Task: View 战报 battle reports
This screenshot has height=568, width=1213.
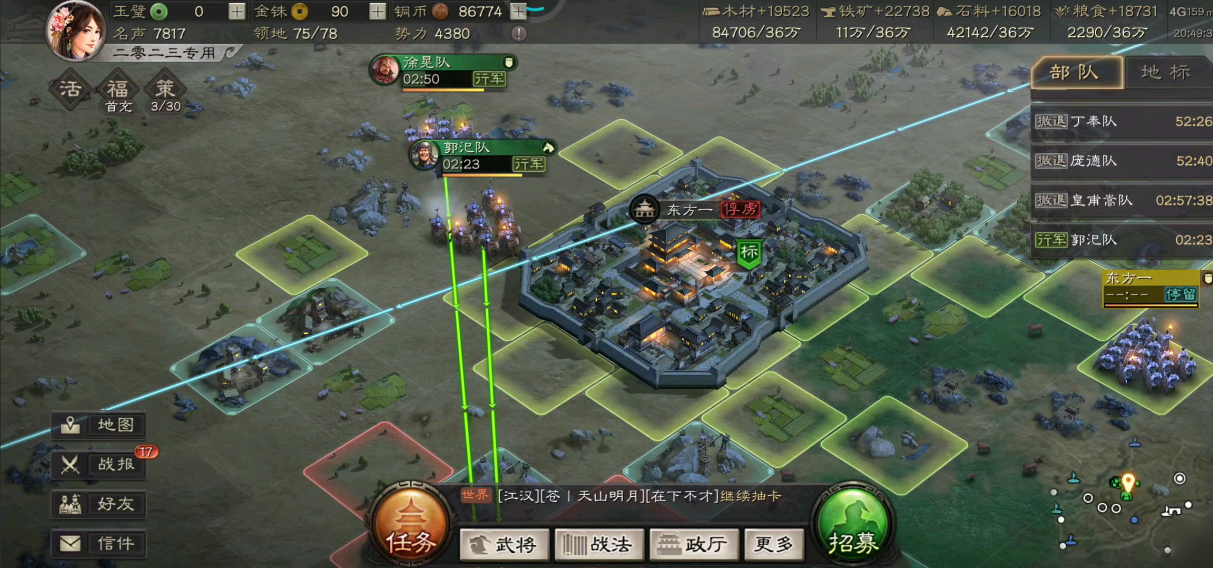Action: [100, 464]
